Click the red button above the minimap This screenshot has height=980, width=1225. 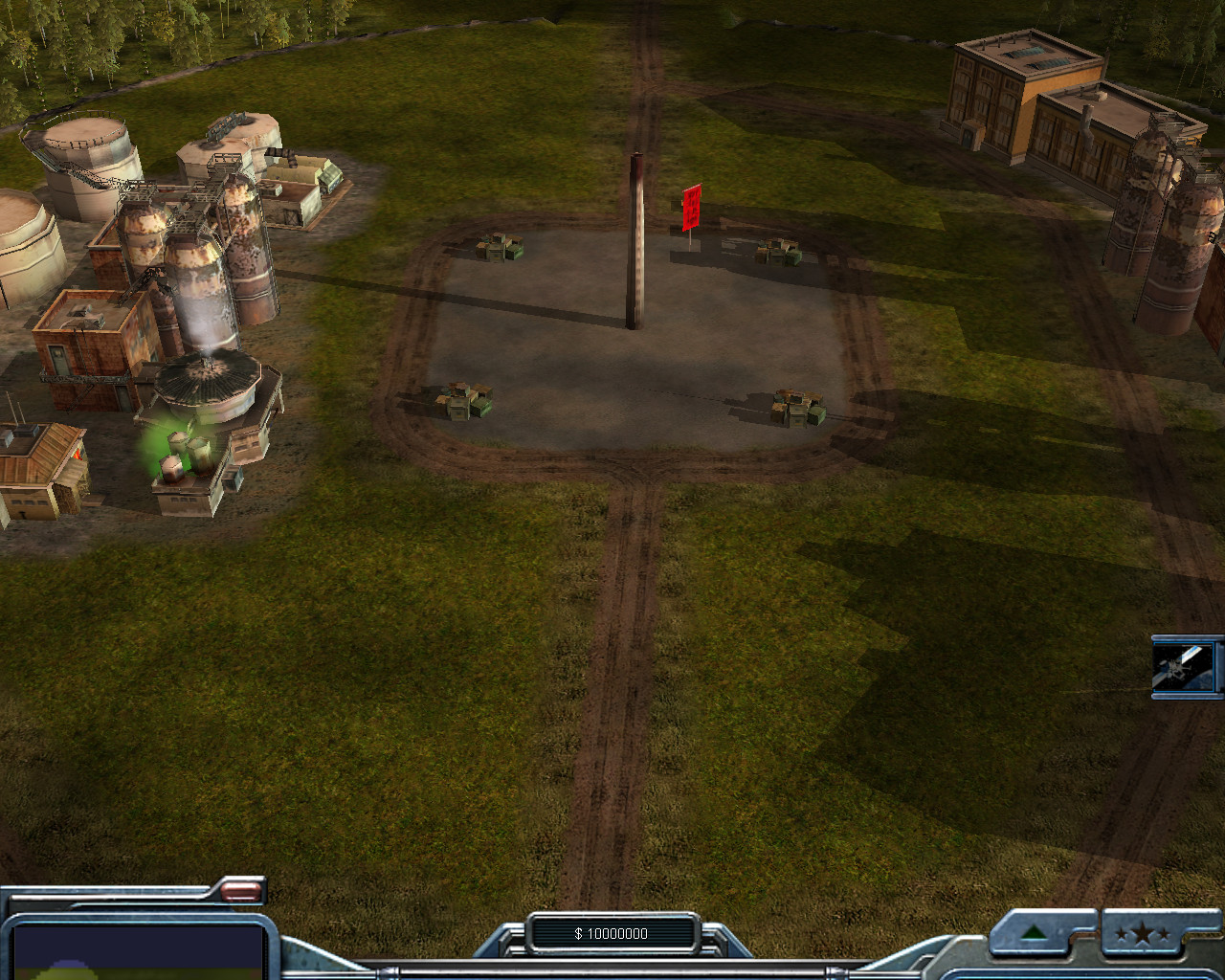pos(241,892)
